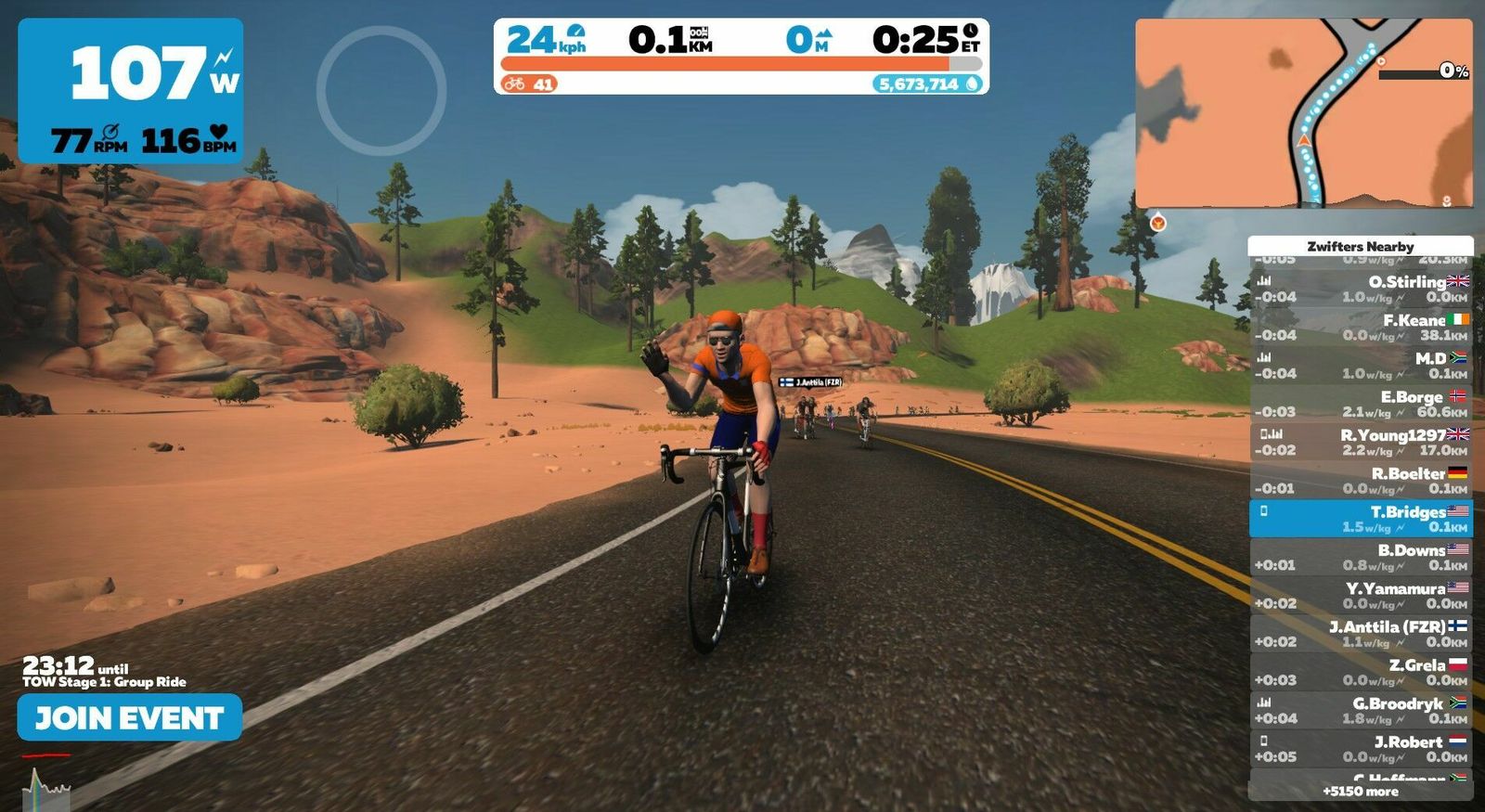Choose B.Downs in the nearby riders
This screenshot has height=812, width=1485.
tap(1360, 557)
